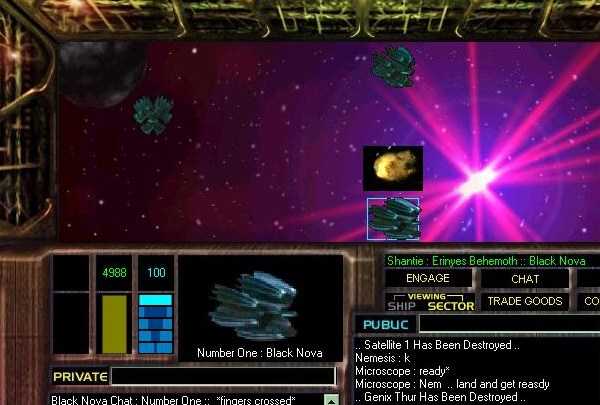Engage the targeted ship with the ENGAGE button
This screenshot has width=600, height=405.
(429, 278)
